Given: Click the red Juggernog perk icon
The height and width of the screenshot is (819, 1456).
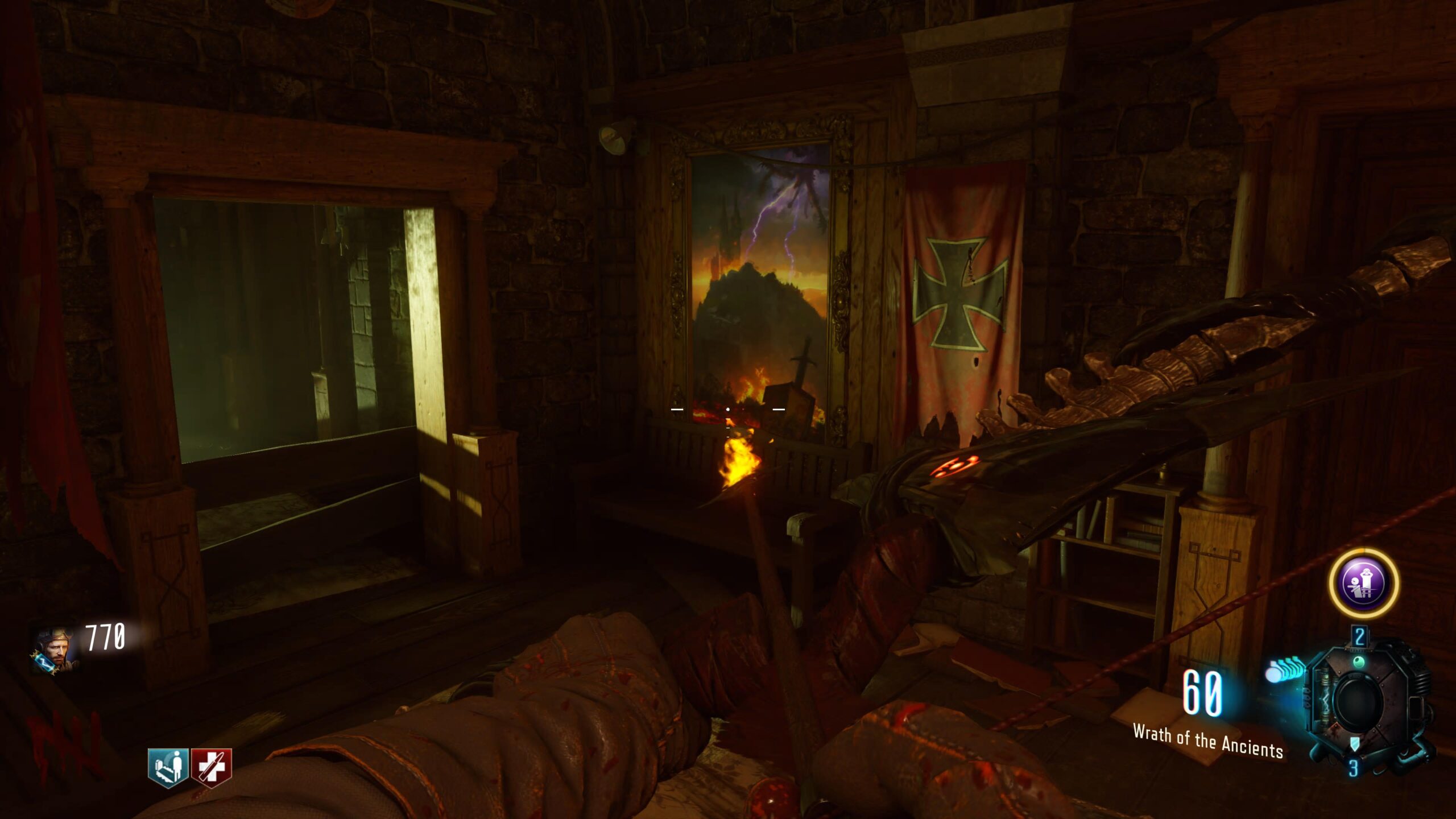Looking at the screenshot, I should pyautogui.click(x=212, y=767).
